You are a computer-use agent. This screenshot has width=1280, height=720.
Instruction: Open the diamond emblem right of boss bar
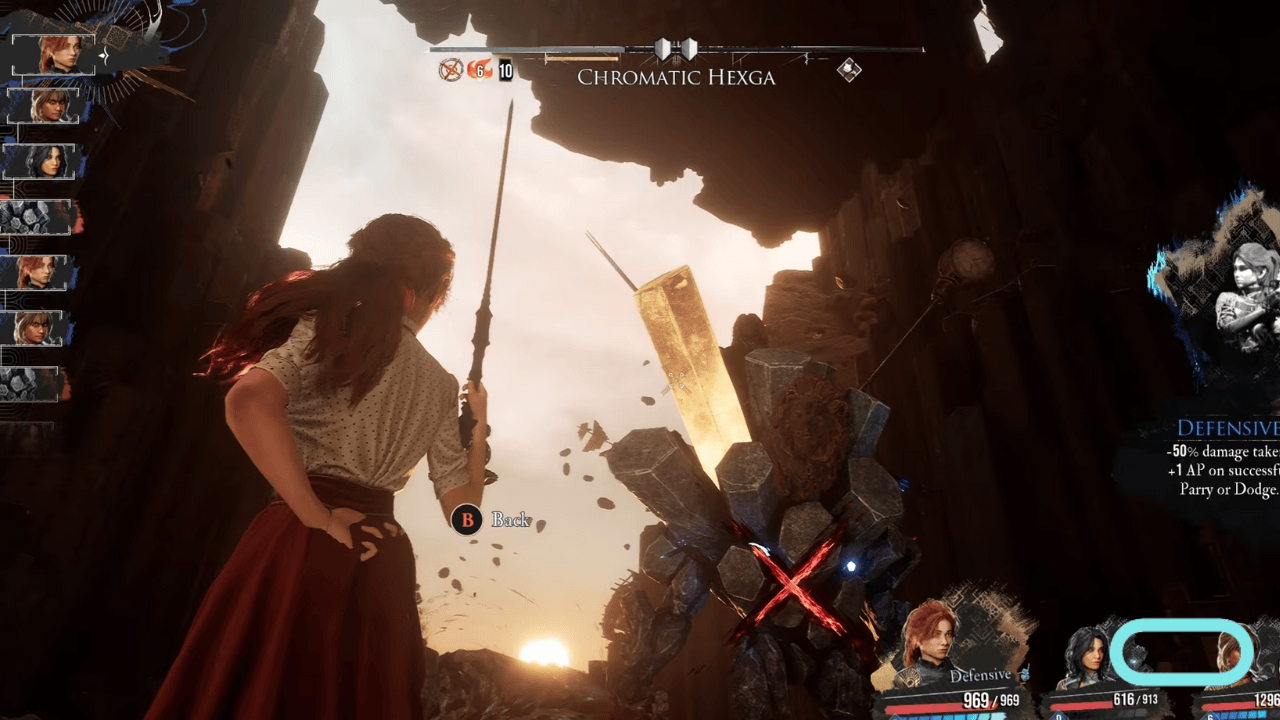pyautogui.click(x=849, y=68)
